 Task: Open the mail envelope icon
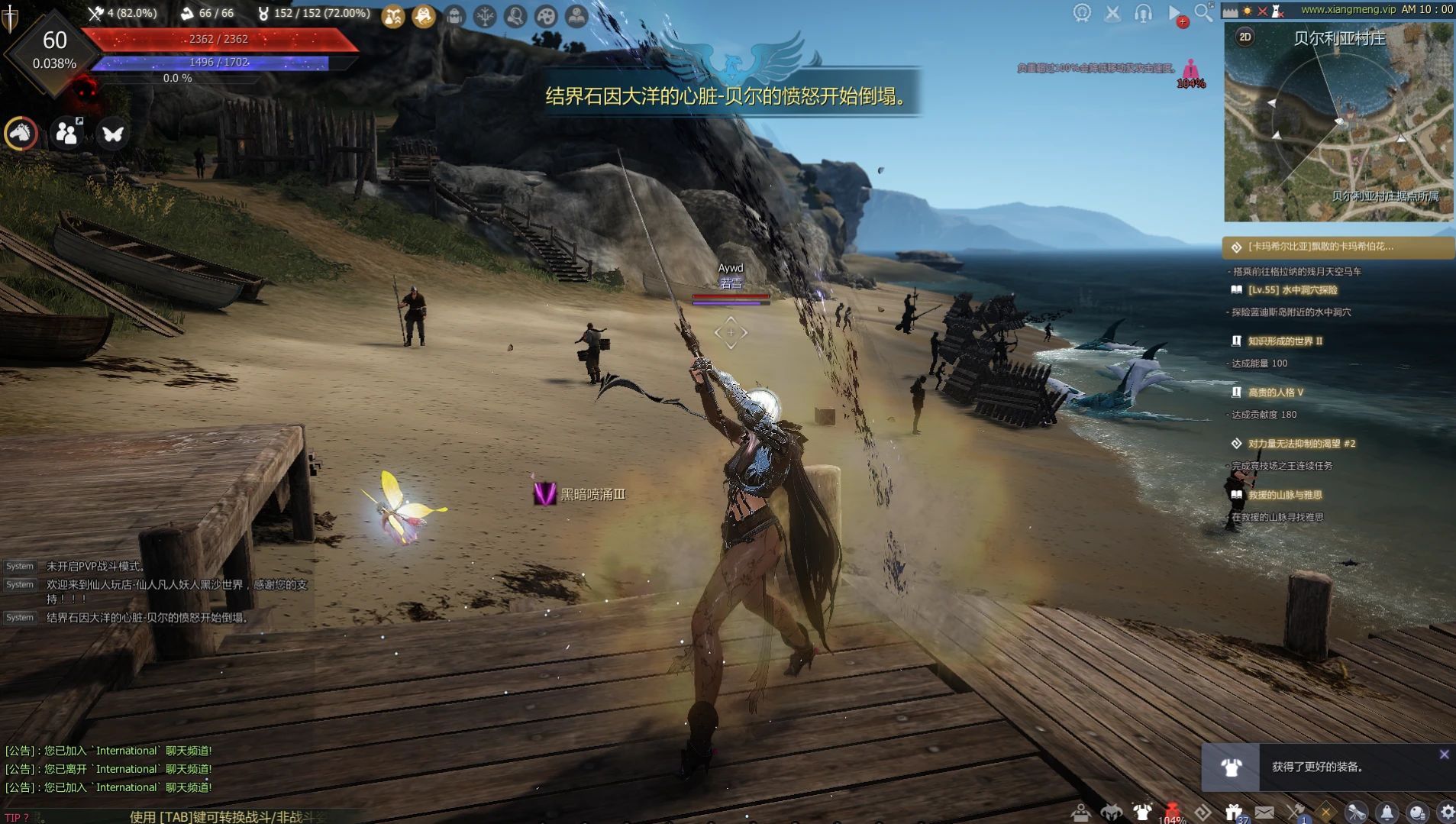[1264, 813]
